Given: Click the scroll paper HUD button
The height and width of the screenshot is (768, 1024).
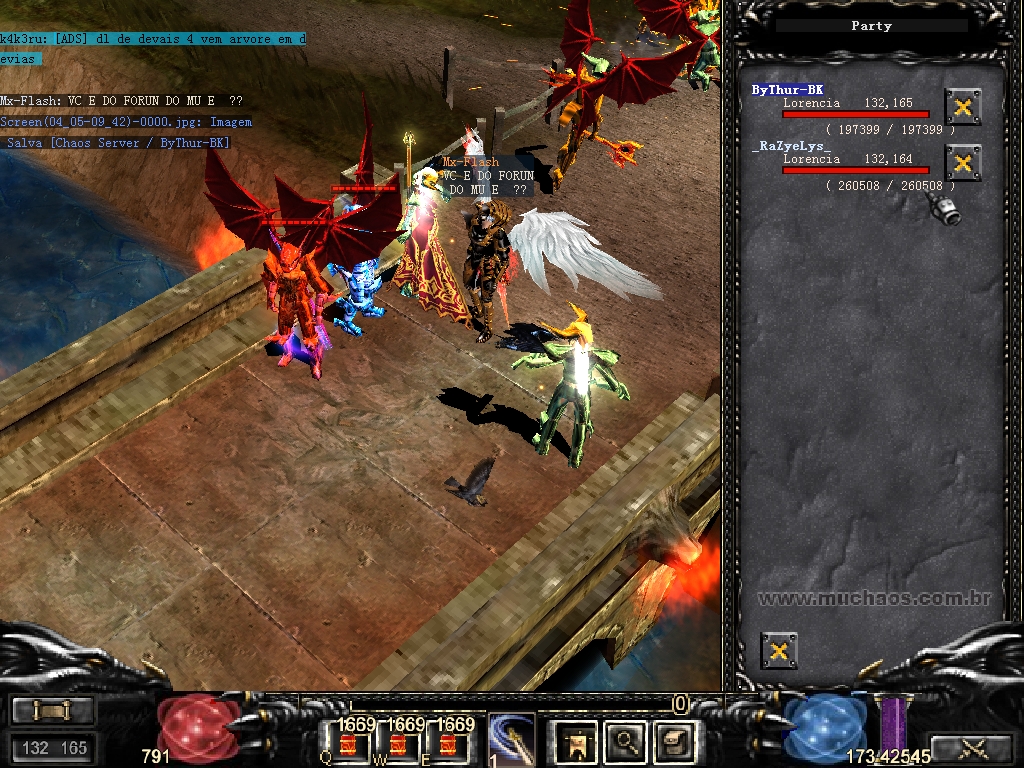Looking at the screenshot, I should (670, 743).
